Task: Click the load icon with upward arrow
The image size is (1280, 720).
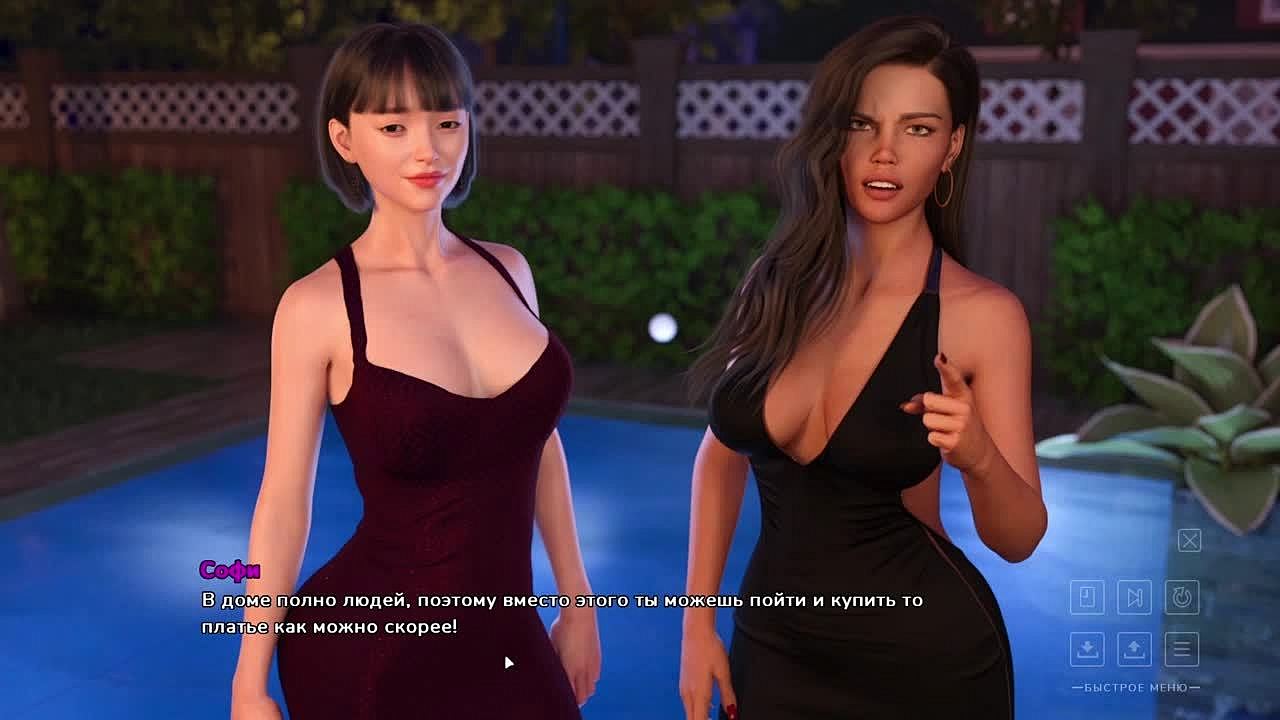Action: pos(1134,649)
